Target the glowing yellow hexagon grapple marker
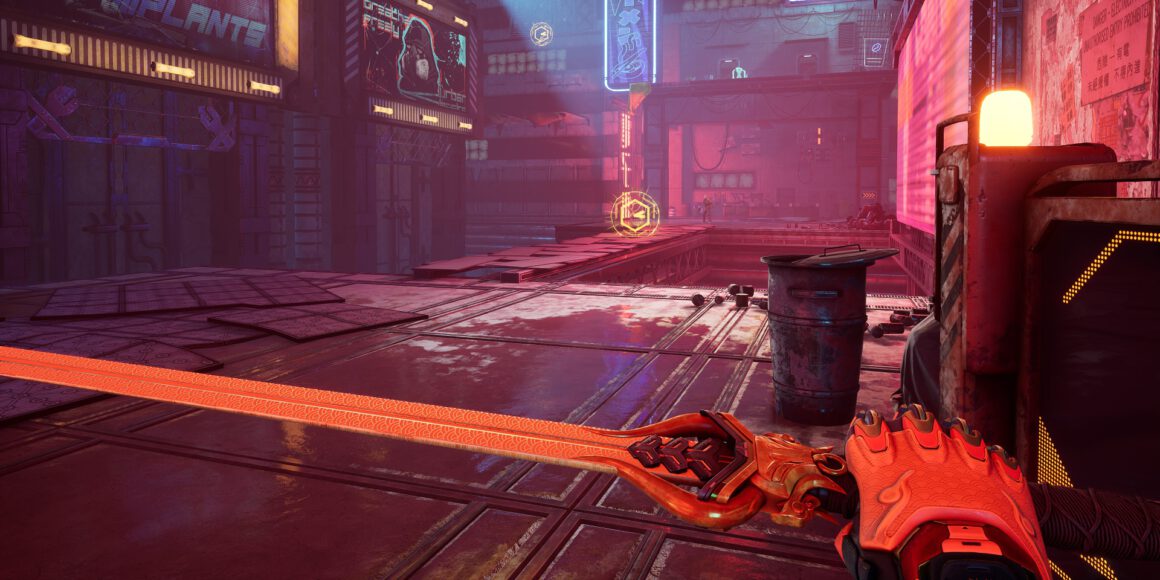Image resolution: width=1160 pixels, height=580 pixels. (x=635, y=213)
